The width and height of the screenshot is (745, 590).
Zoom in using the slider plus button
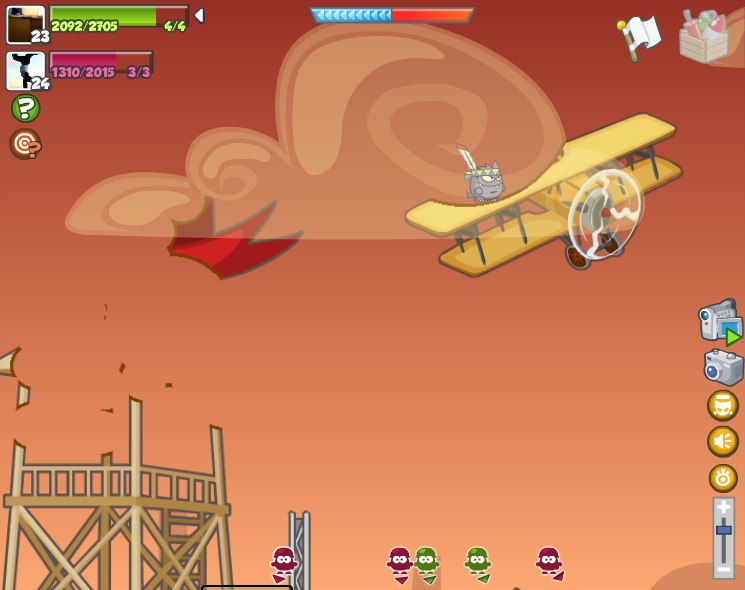click(x=723, y=508)
